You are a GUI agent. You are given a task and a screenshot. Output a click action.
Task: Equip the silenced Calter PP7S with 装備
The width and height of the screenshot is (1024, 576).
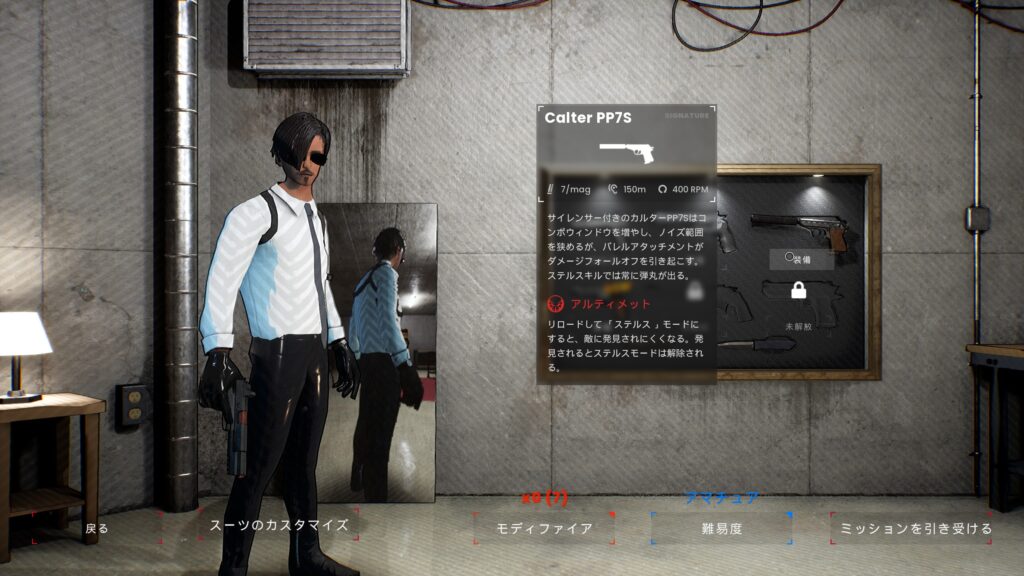click(802, 259)
